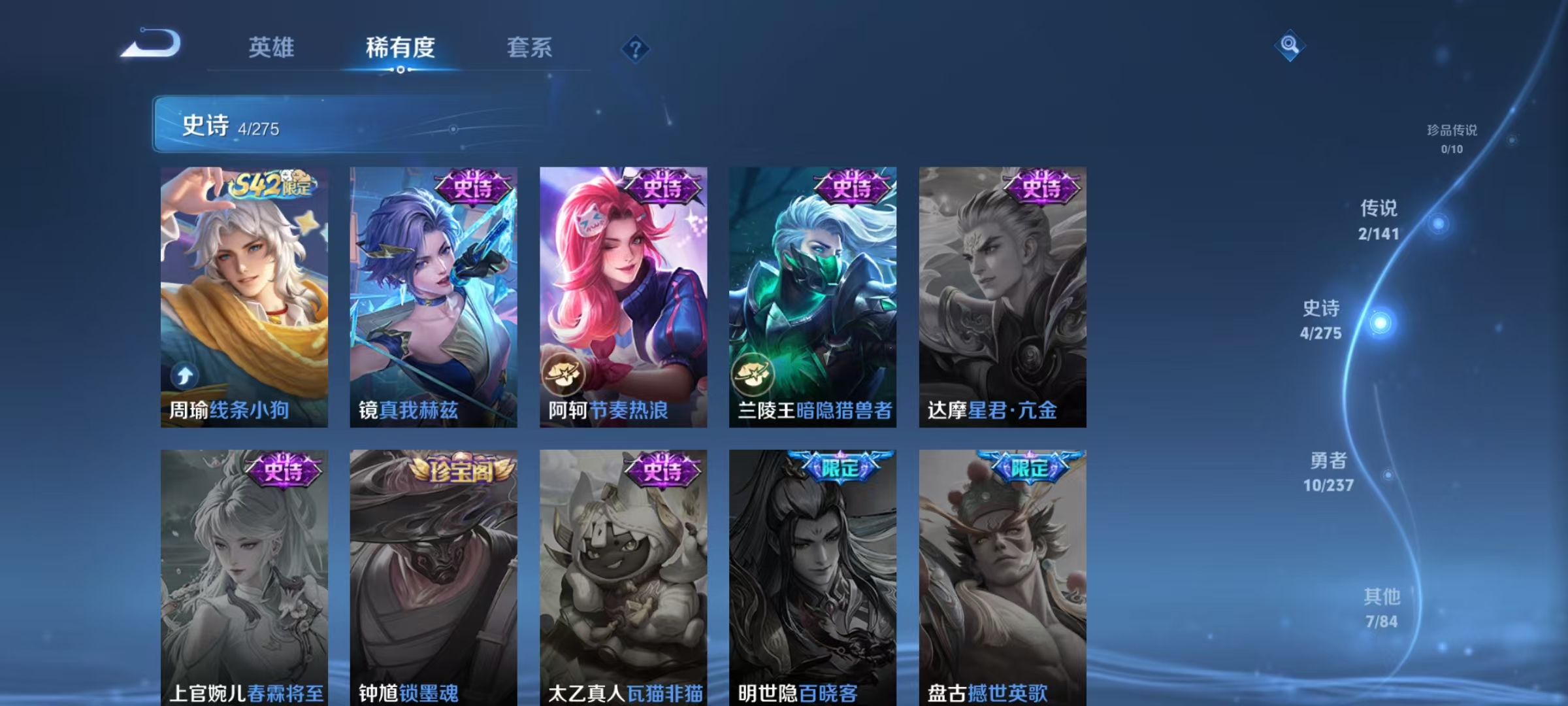Open the search icon at top right

[x=1289, y=46]
